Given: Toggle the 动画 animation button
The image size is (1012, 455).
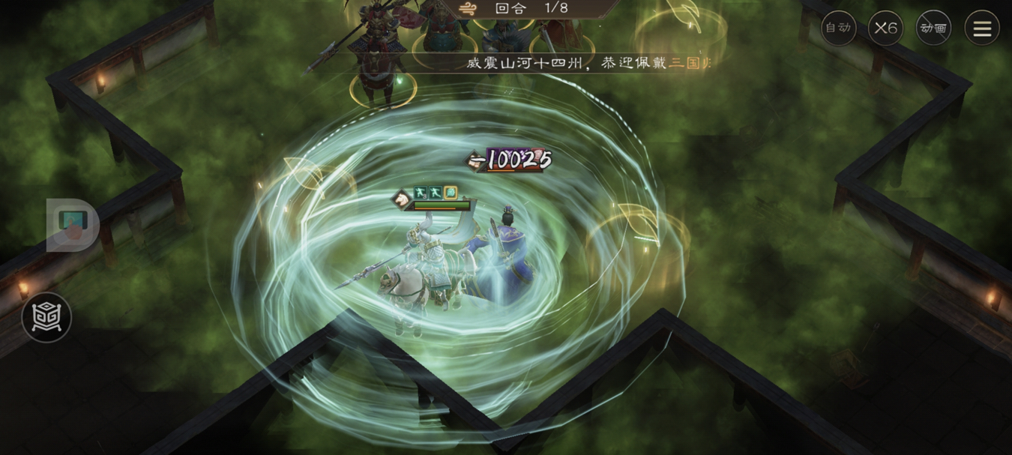Looking at the screenshot, I should point(933,28).
